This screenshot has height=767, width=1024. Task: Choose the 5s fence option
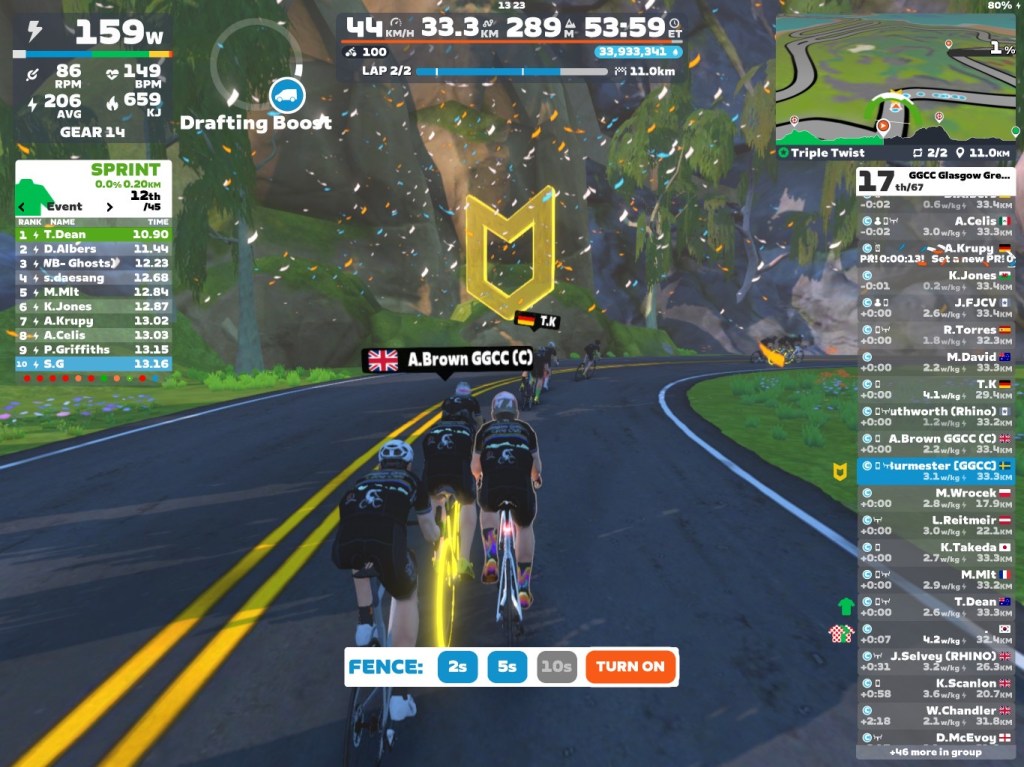point(508,666)
